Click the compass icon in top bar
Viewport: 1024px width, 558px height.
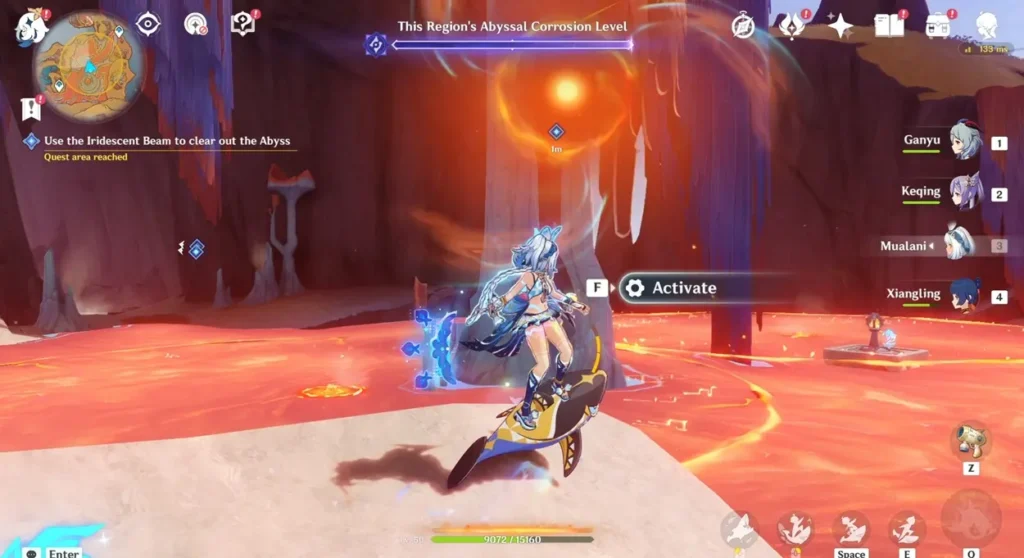[742, 26]
